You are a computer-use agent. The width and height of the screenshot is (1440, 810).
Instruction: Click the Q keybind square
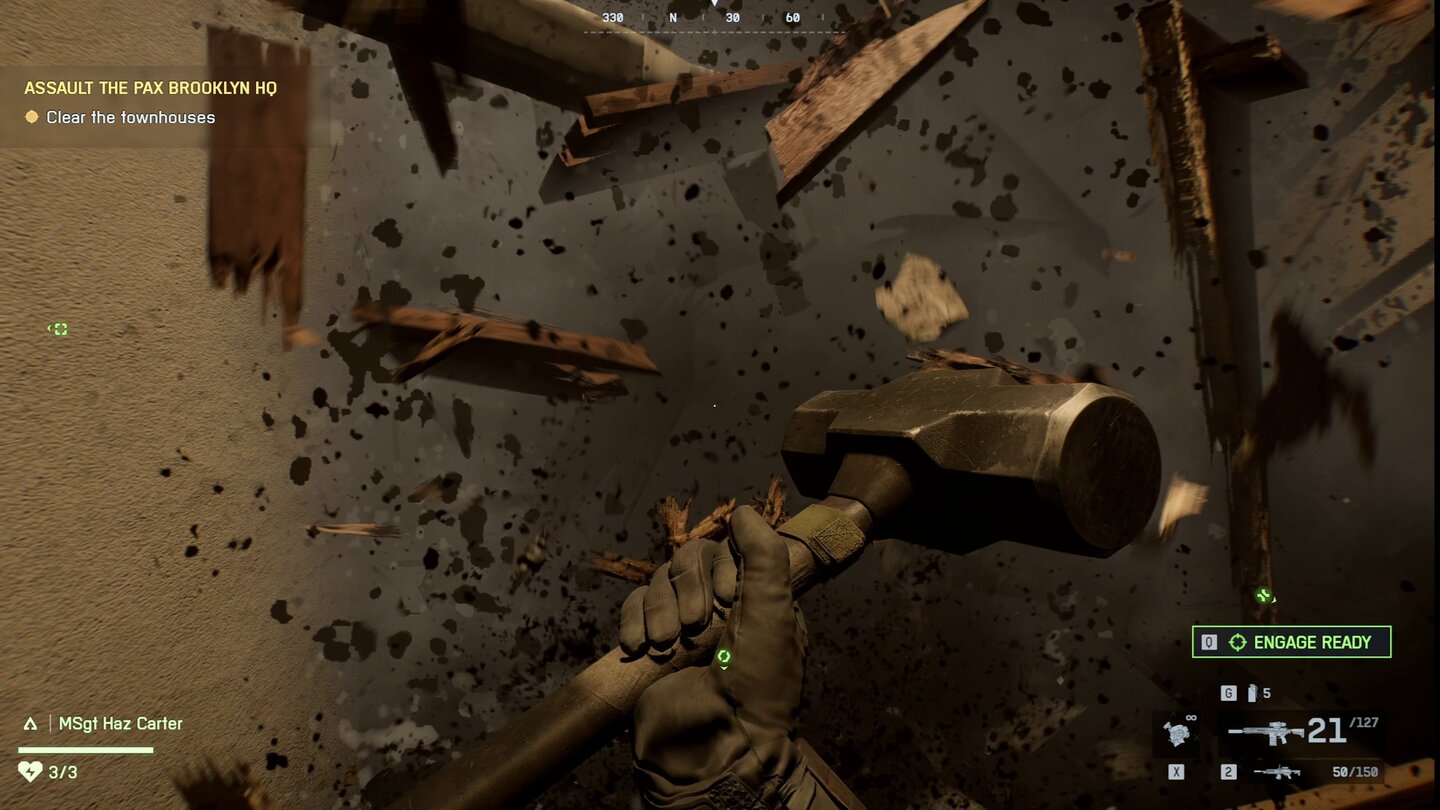pyautogui.click(x=1209, y=642)
